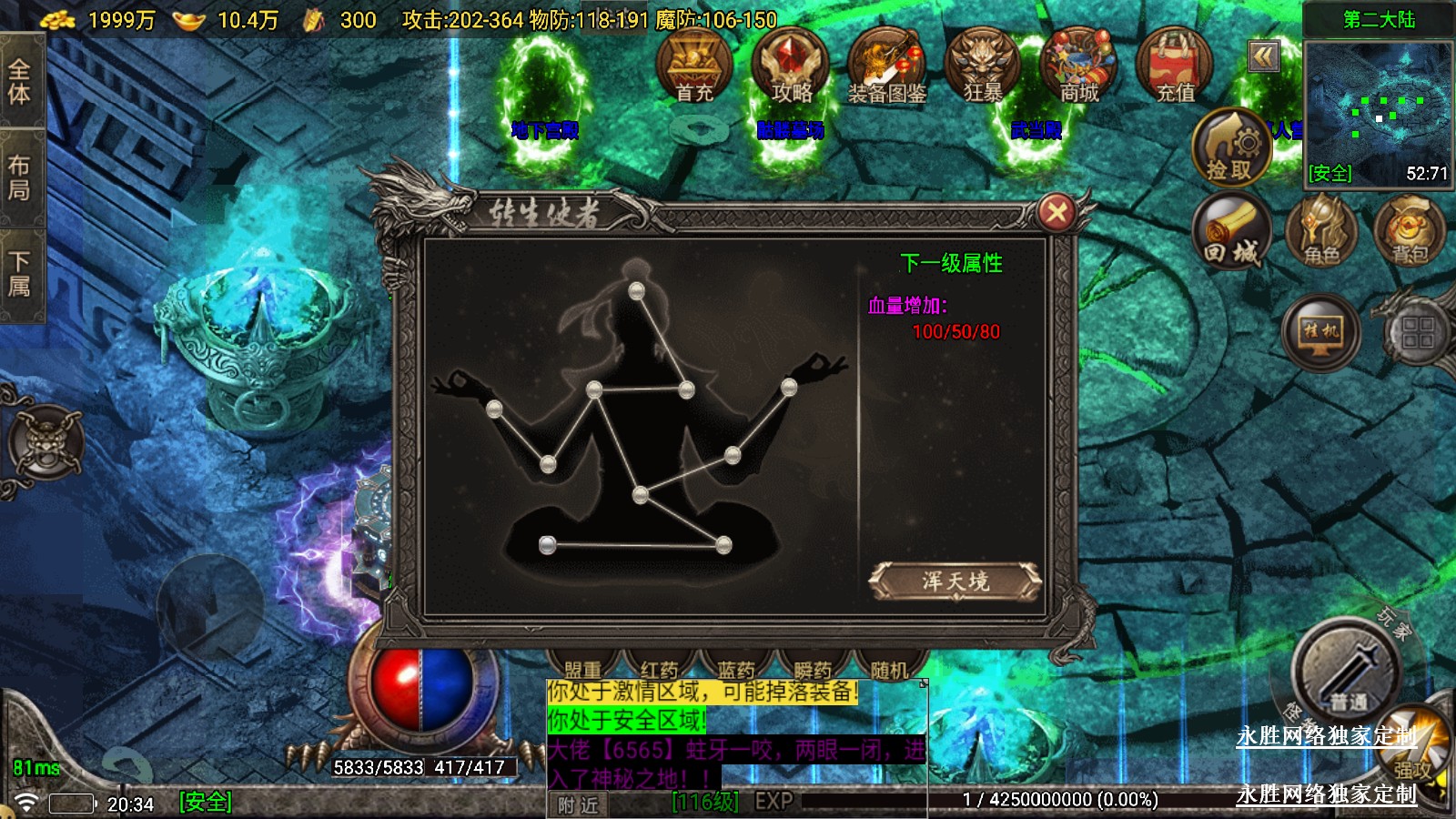Open the 狂暴 berserk icon
Screen dimensions: 1456x819
click(983, 66)
